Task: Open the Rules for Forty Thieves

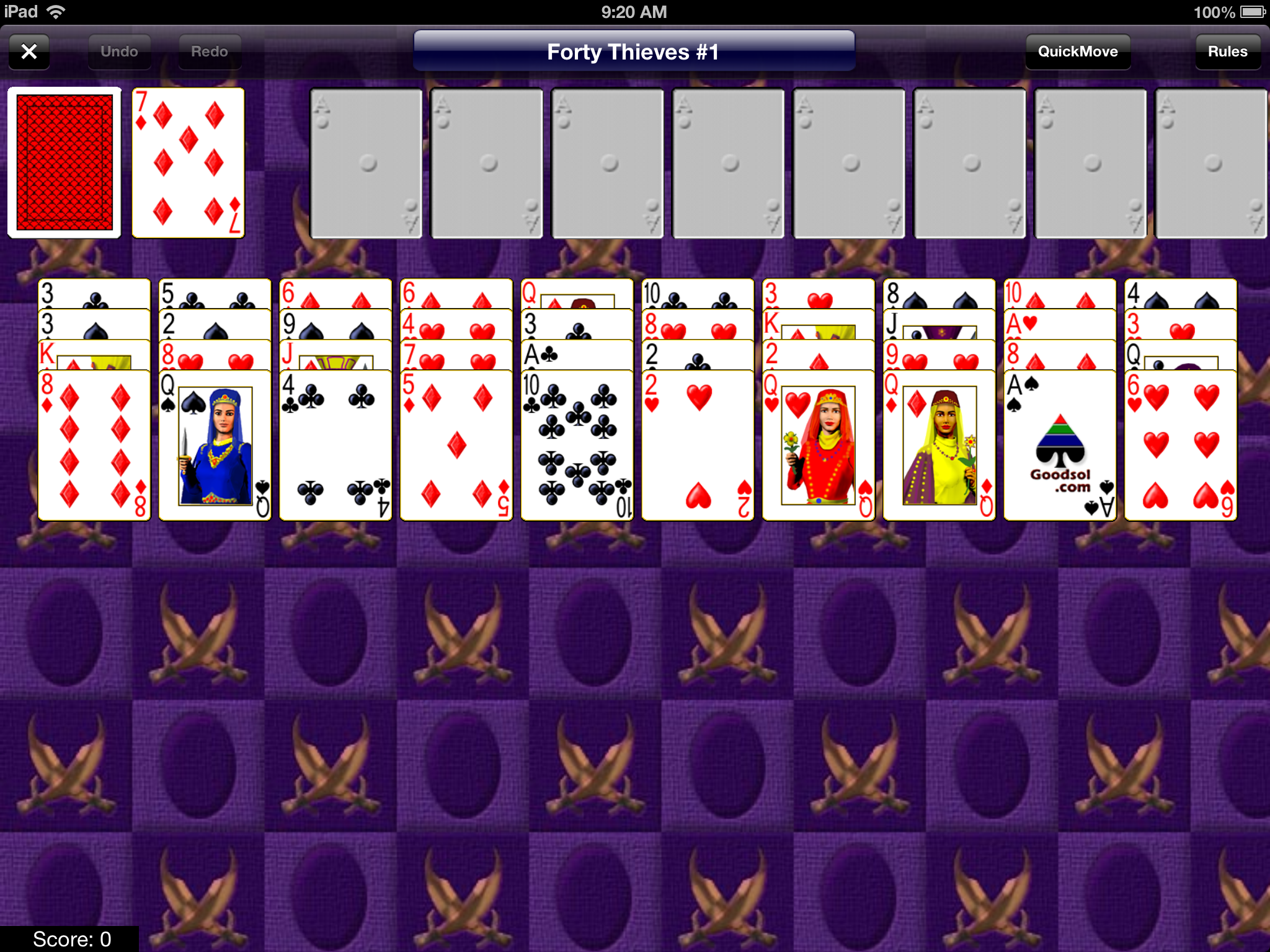Action: 1227,51
